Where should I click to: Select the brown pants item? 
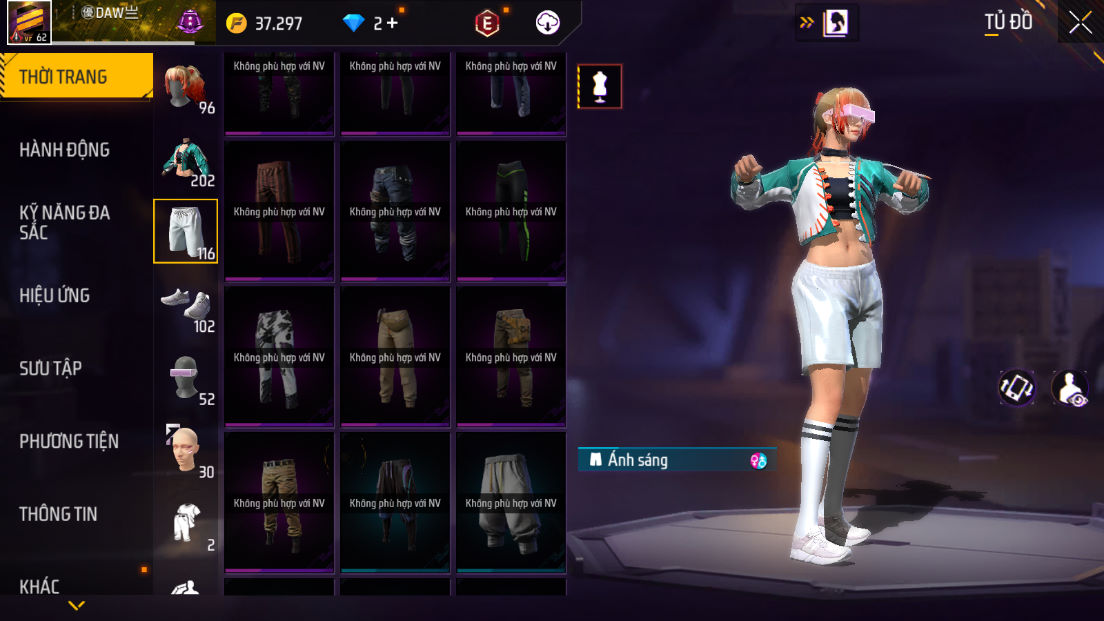[x=279, y=211]
